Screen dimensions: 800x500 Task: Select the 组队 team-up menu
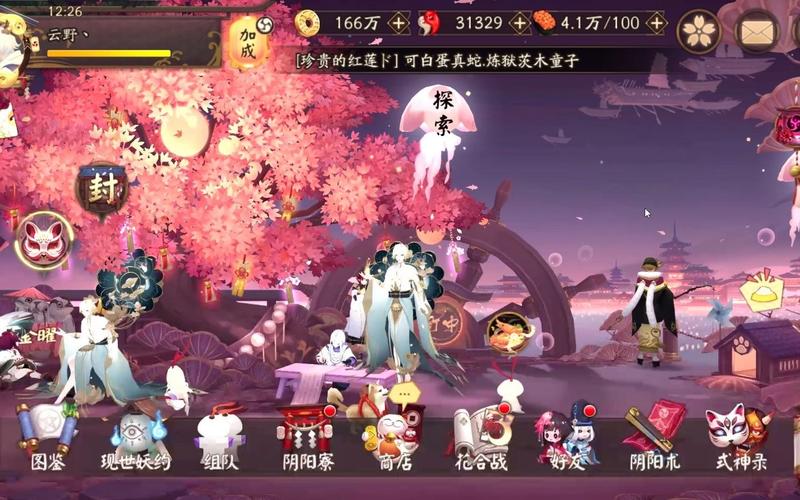(220, 437)
